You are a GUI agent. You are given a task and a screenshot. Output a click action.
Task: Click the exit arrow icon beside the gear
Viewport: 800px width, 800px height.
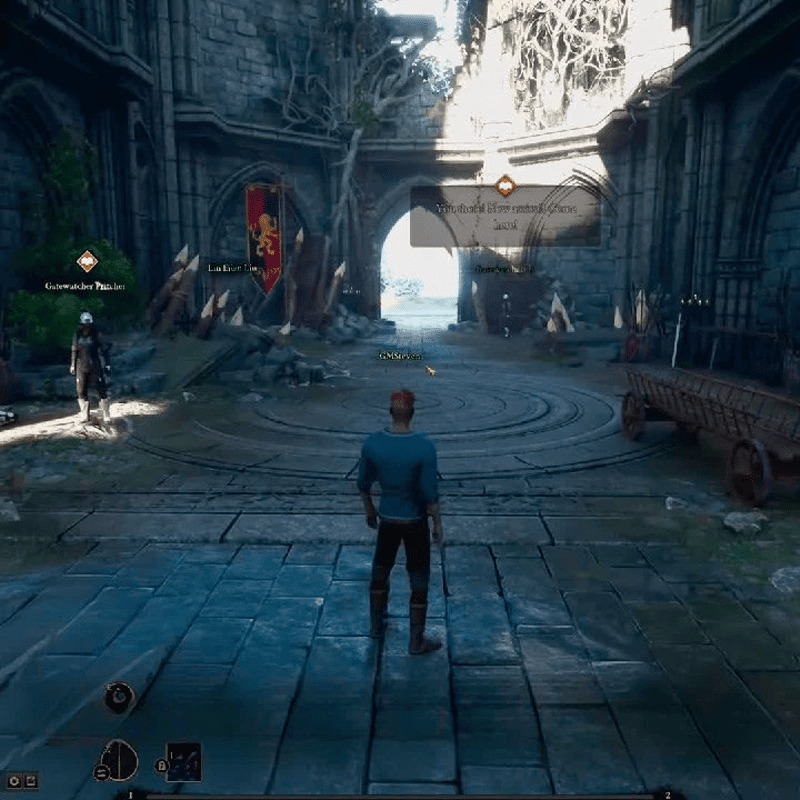click(31, 780)
